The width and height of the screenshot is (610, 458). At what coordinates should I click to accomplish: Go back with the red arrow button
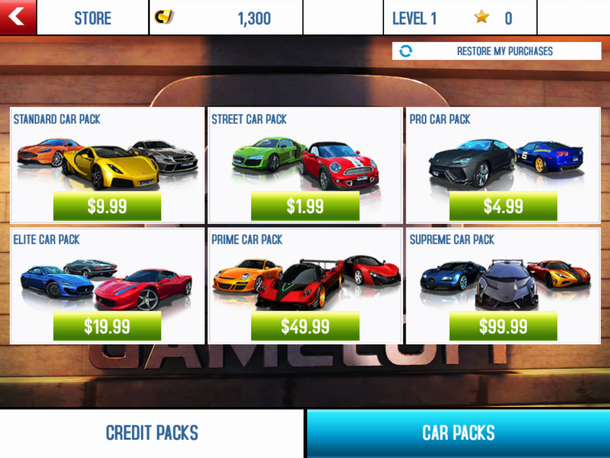18,17
